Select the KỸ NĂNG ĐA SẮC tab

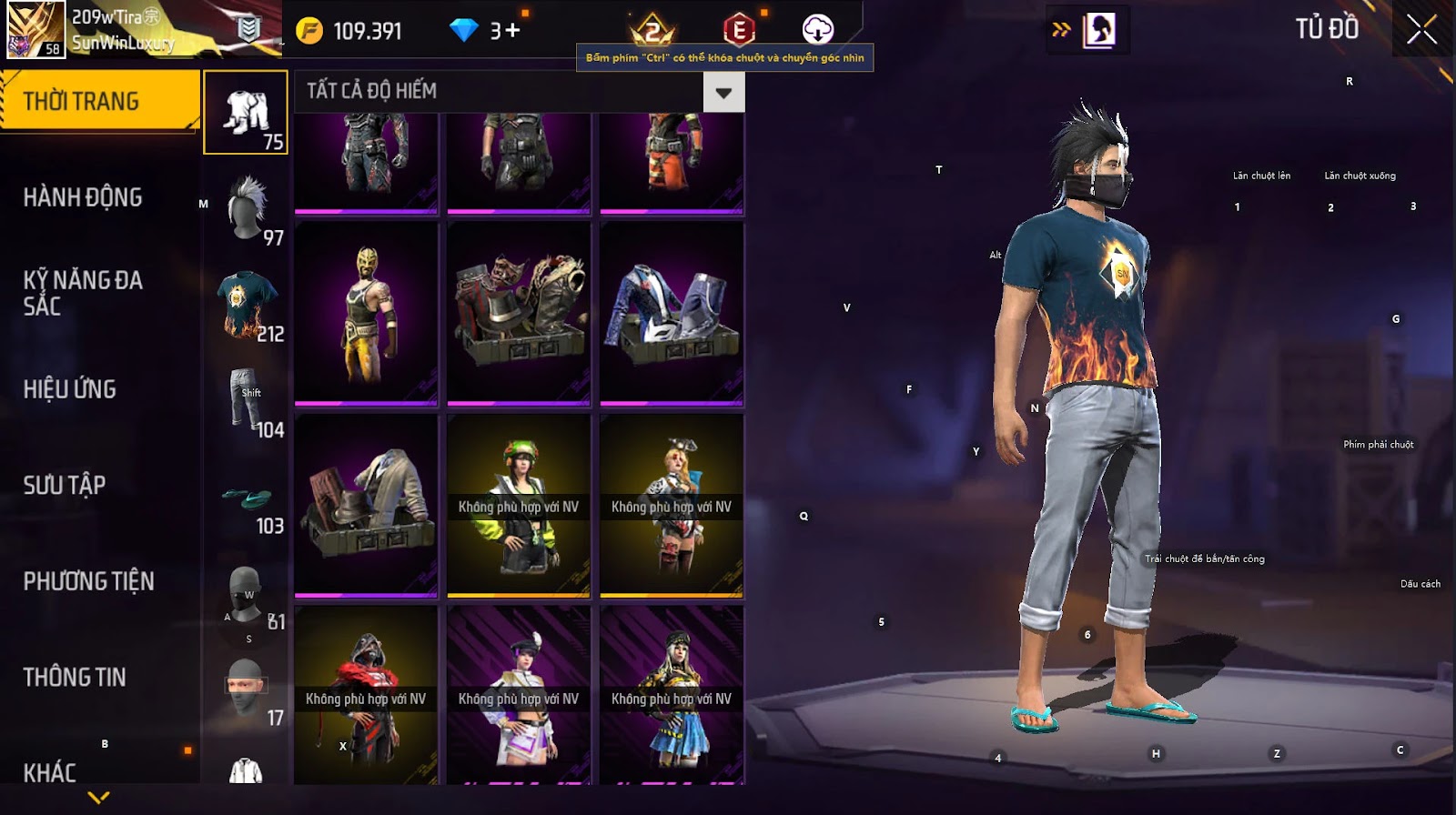[x=83, y=293]
